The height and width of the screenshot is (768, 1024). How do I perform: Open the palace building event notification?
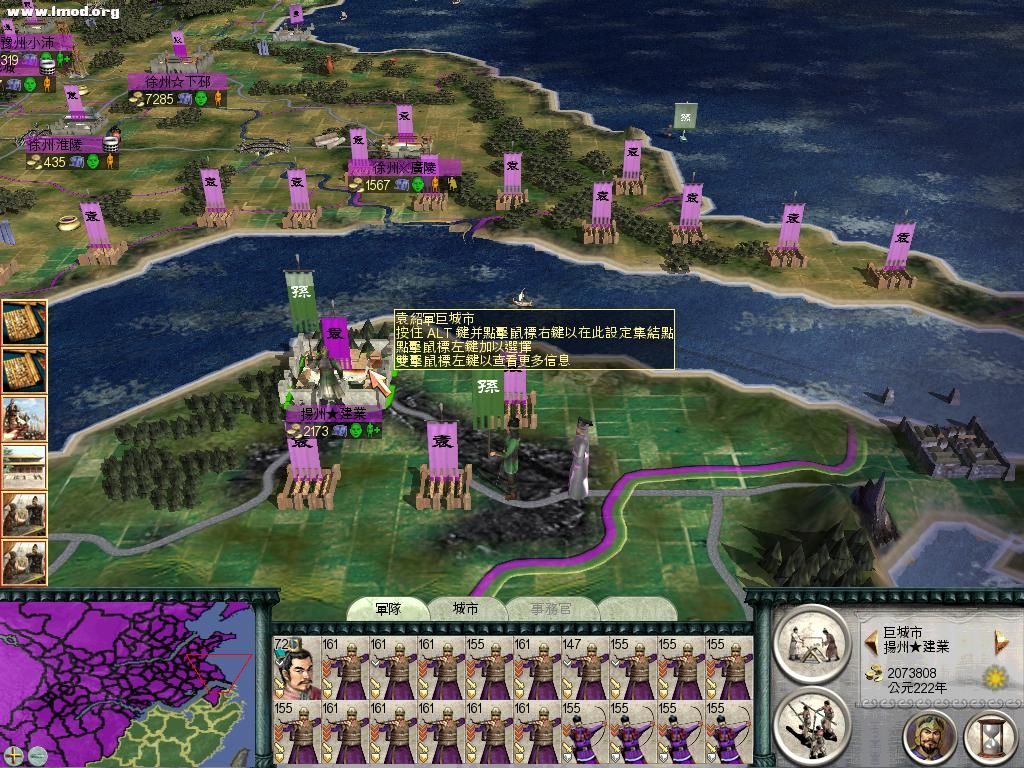(x=24, y=466)
